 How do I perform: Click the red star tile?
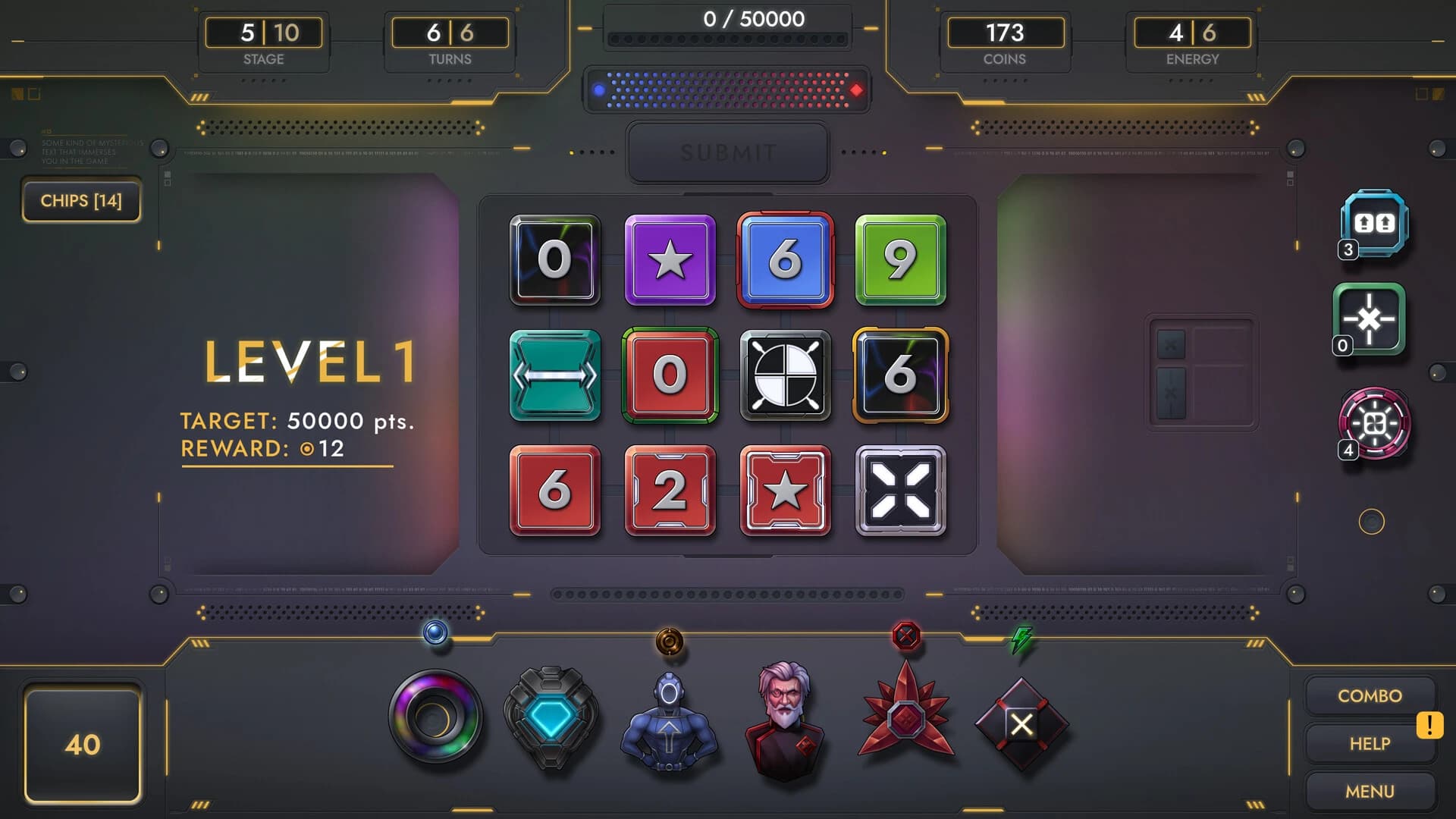pos(786,492)
